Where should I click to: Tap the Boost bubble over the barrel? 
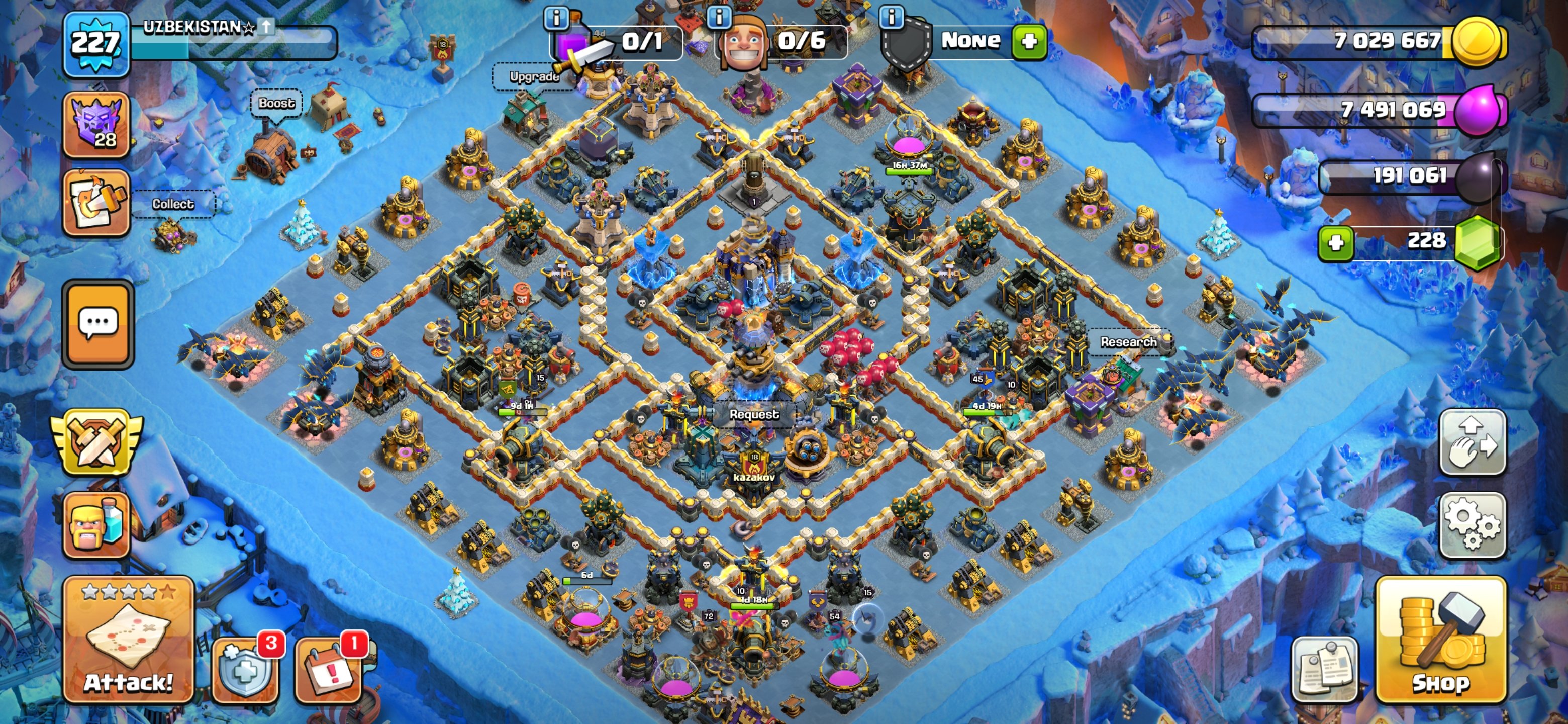pos(276,104)
